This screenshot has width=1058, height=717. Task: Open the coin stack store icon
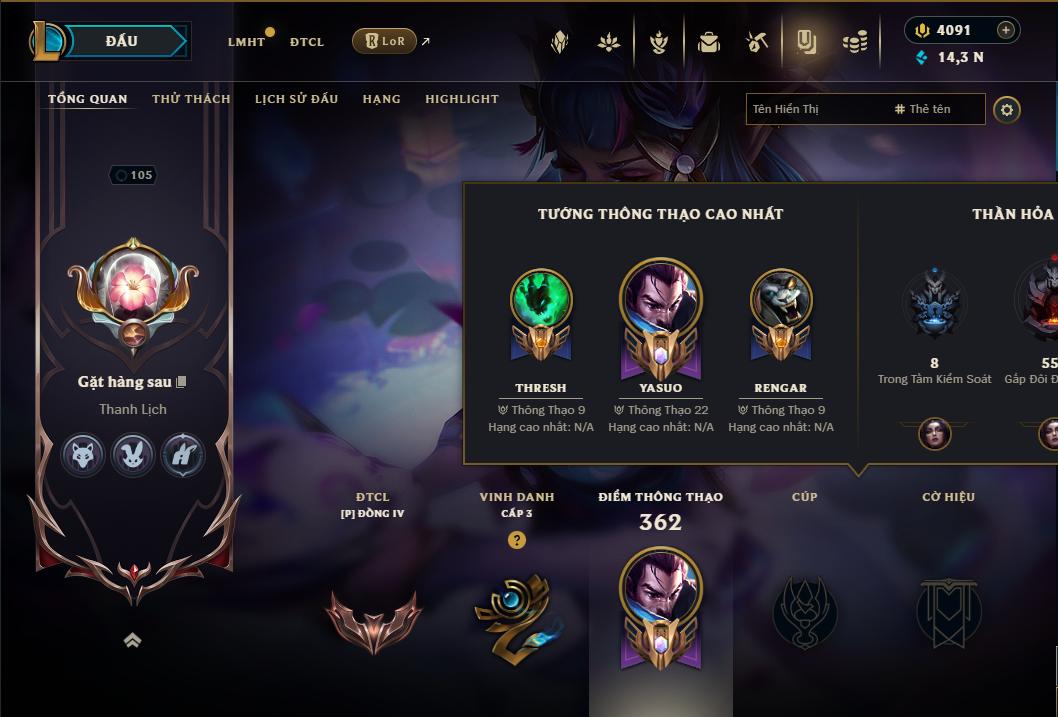coord(854,42)
